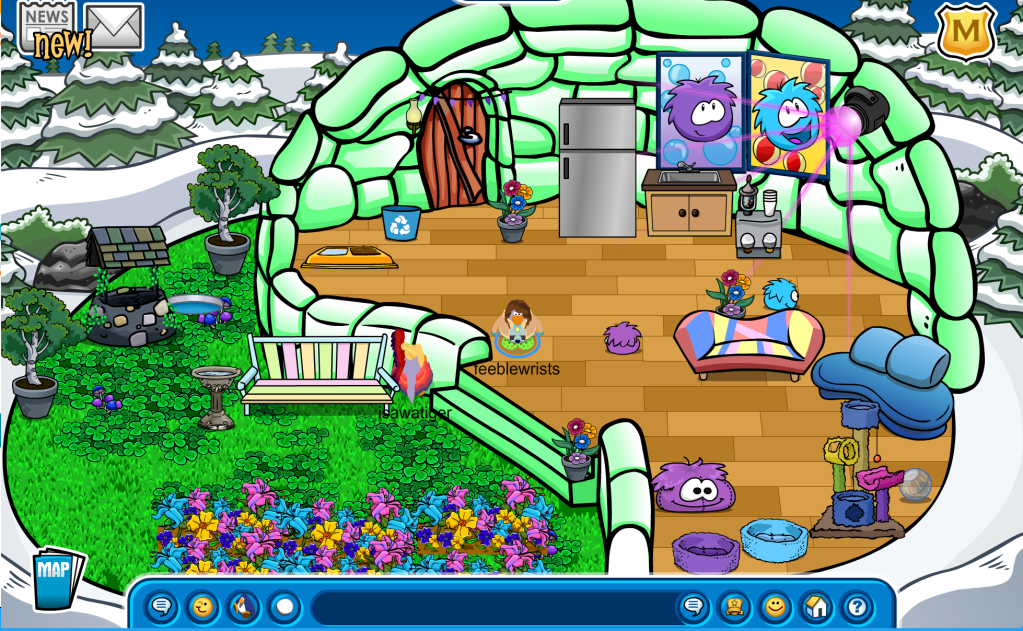Click the igloo house button

coord(815,606)
